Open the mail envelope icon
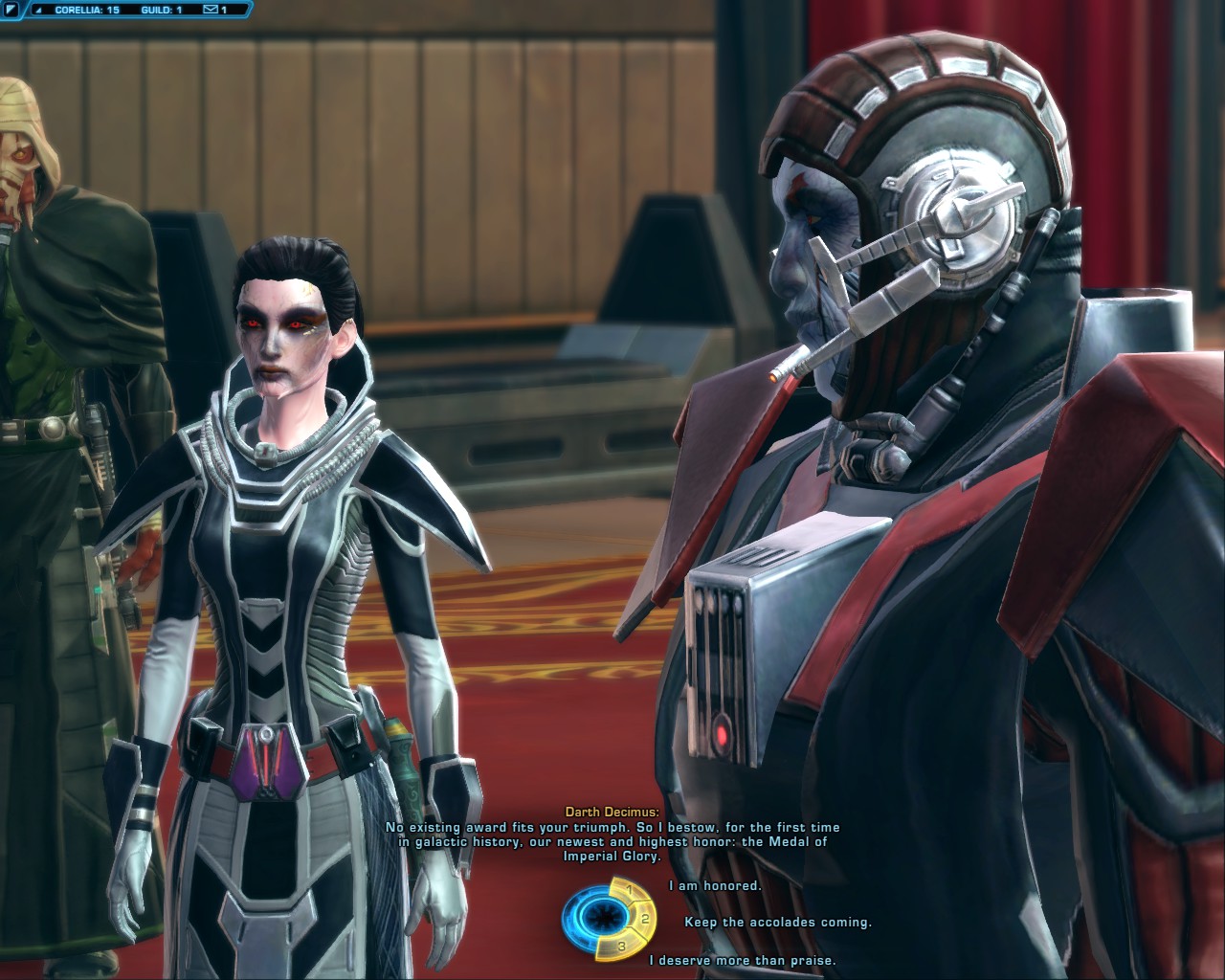Screen dimensions: 1225x980 point(210,10)
